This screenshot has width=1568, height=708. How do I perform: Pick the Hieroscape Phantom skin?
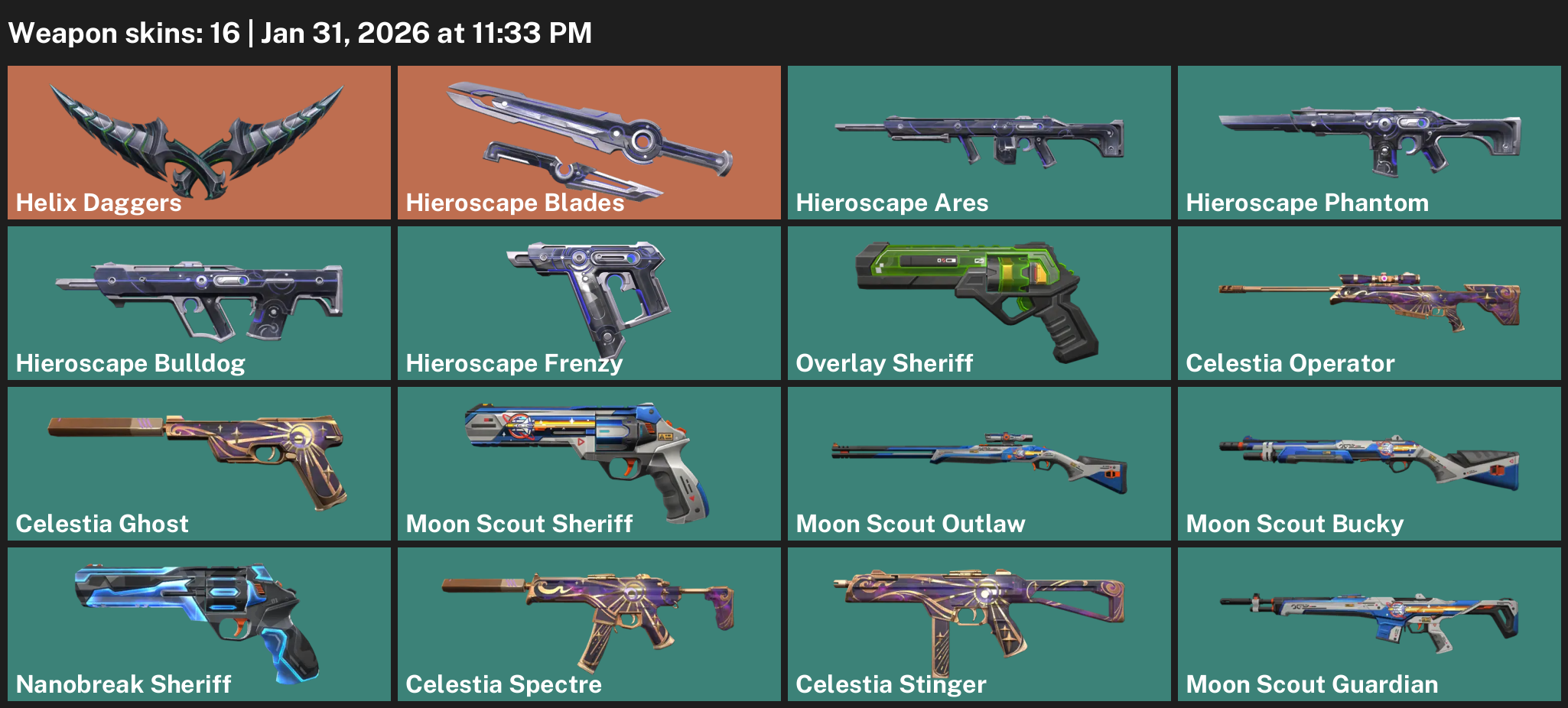[x=1369, y=142]
